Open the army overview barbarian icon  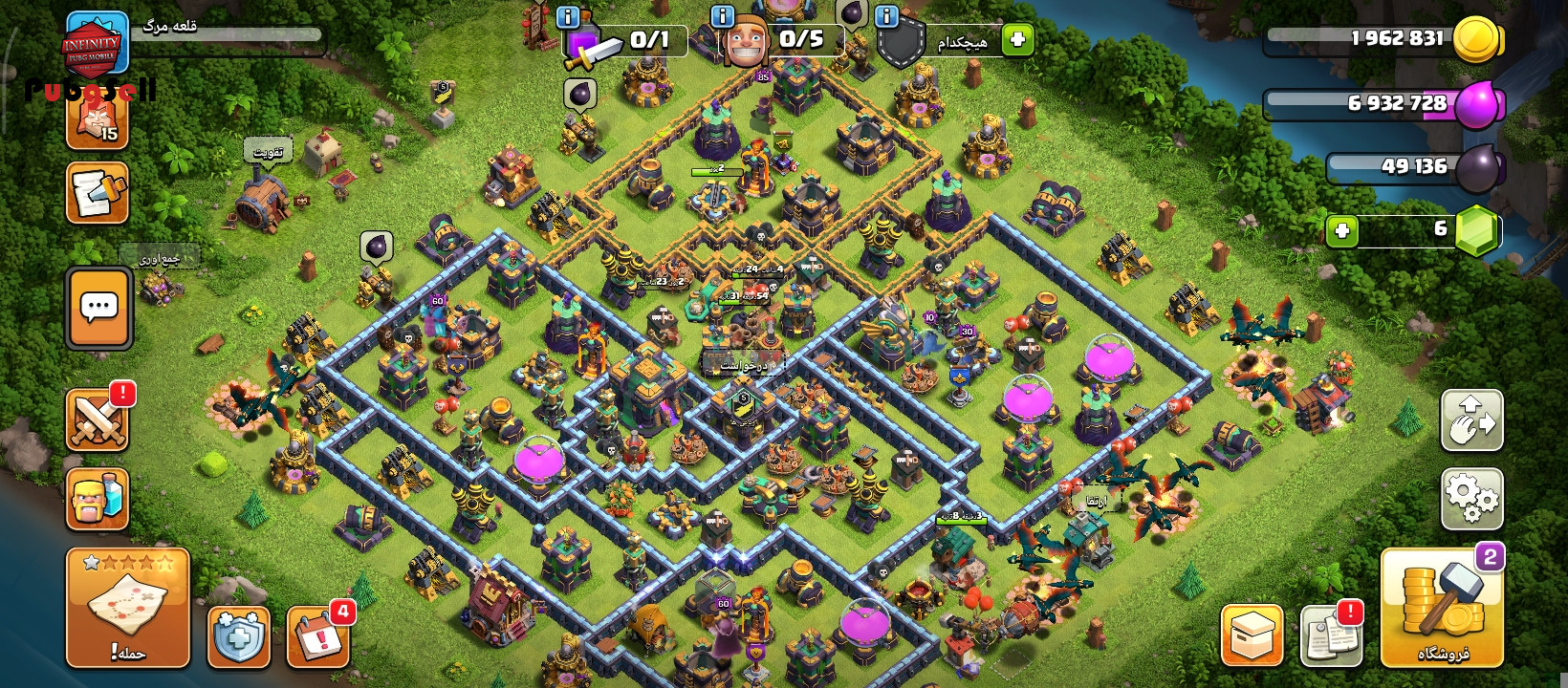pyautogui.click(x=98, y=498)
